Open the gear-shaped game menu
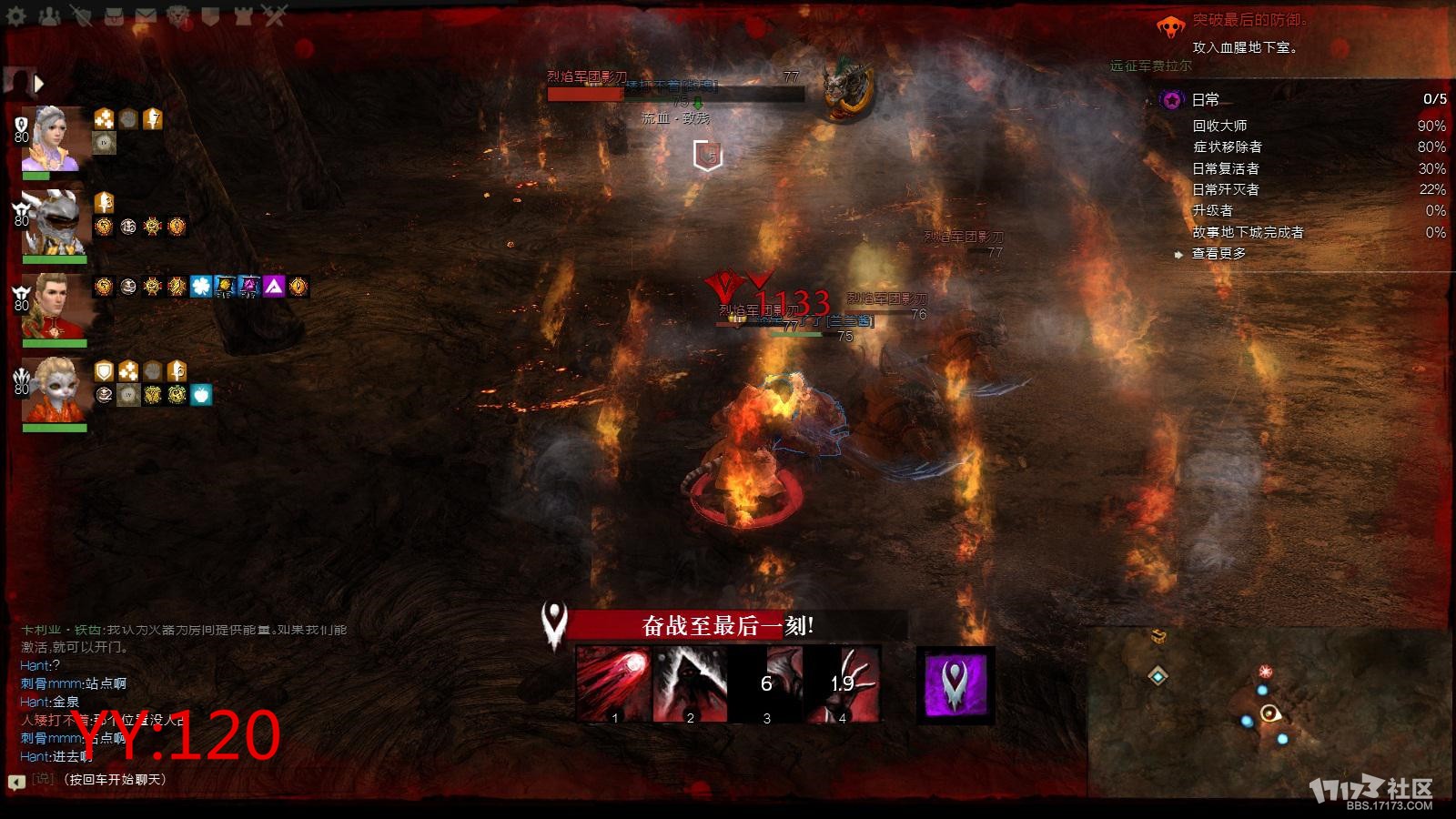1456x819 pixels. coord(16,15)
